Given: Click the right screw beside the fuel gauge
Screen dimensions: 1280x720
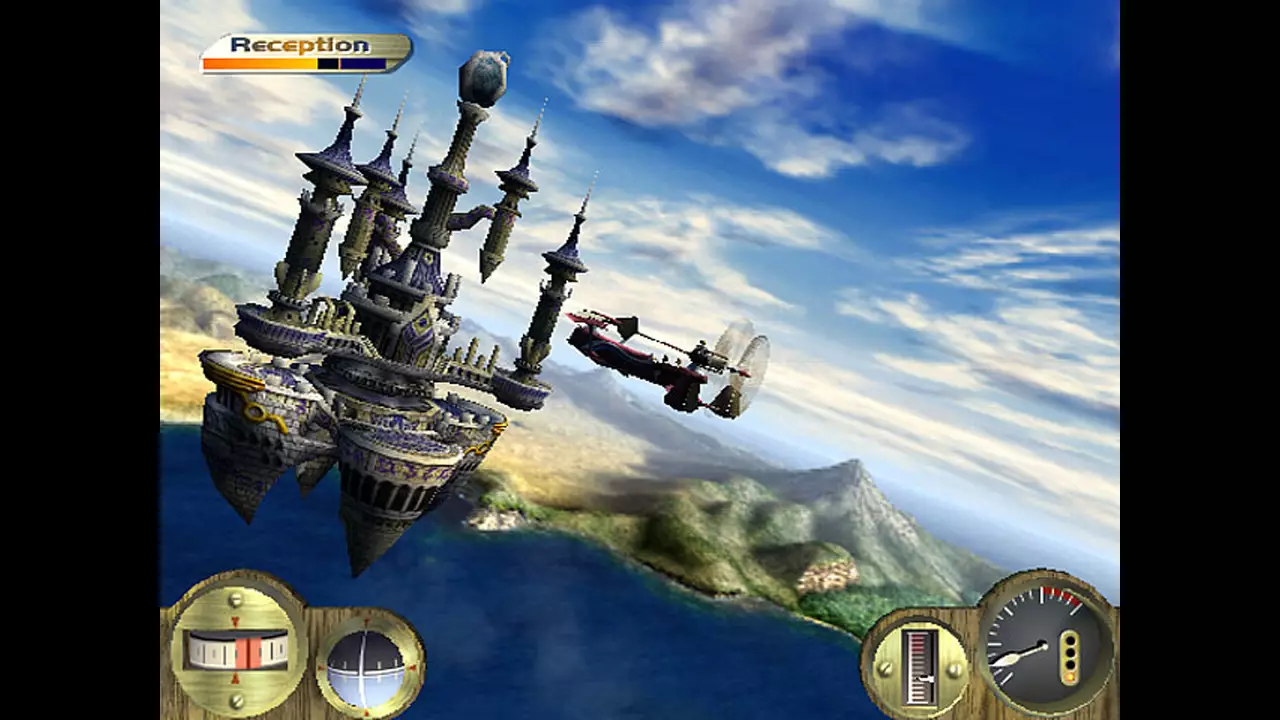Looking at the screenshot, I should click(x=953, y=669).
